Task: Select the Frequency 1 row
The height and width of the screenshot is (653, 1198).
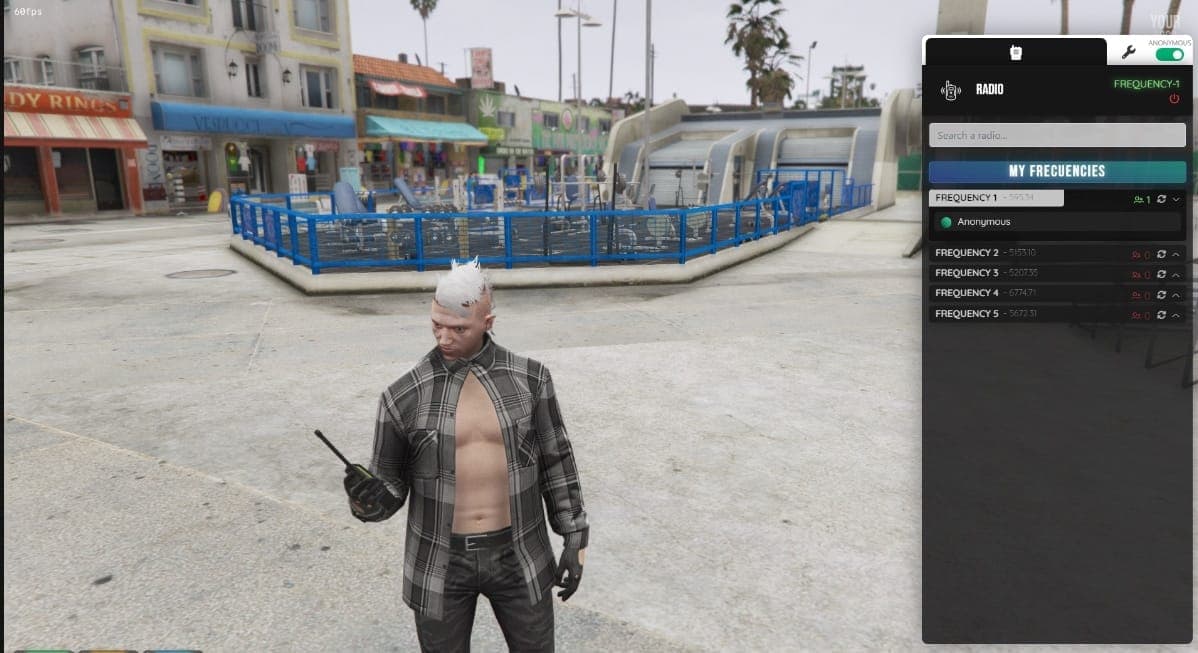Action: point(995,198)
